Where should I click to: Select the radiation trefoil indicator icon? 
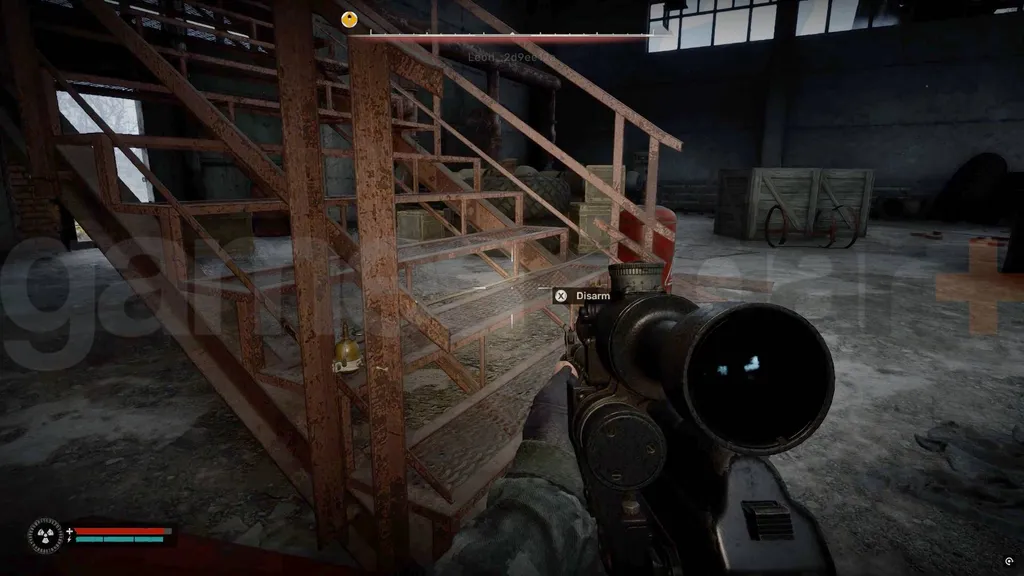coord(46,534)
